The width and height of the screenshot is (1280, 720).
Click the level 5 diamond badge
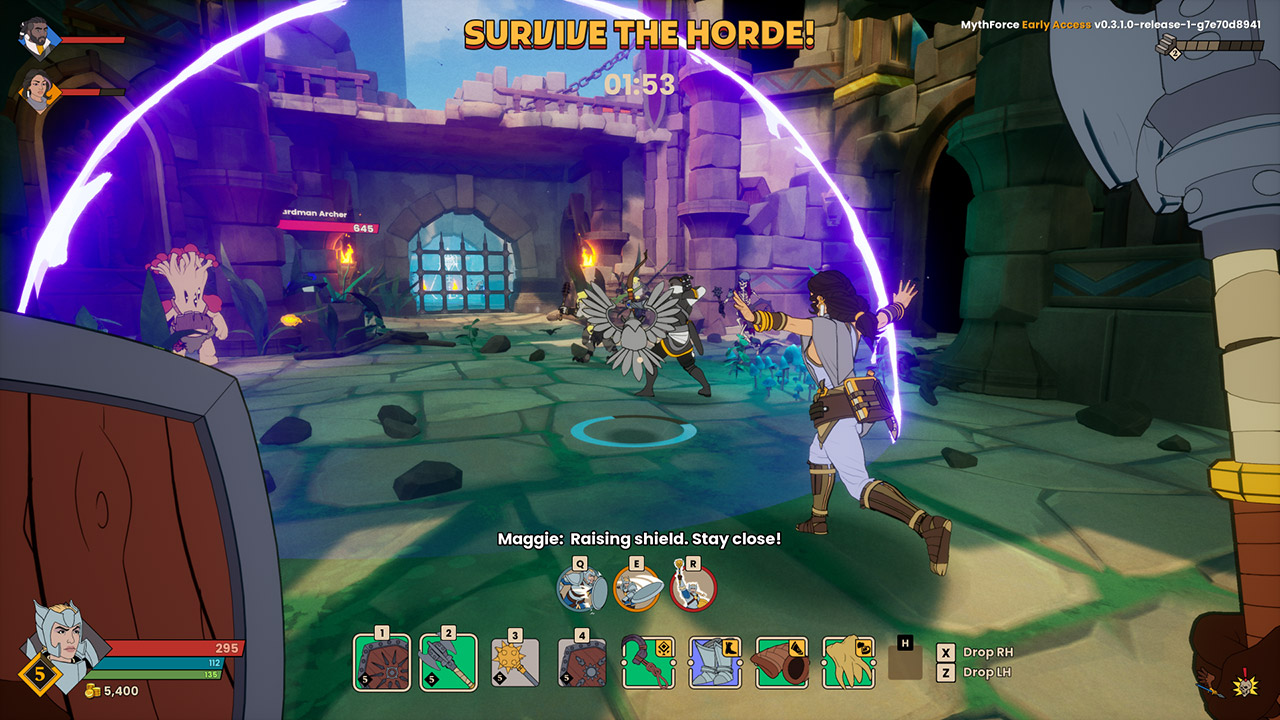click(40, 674)
